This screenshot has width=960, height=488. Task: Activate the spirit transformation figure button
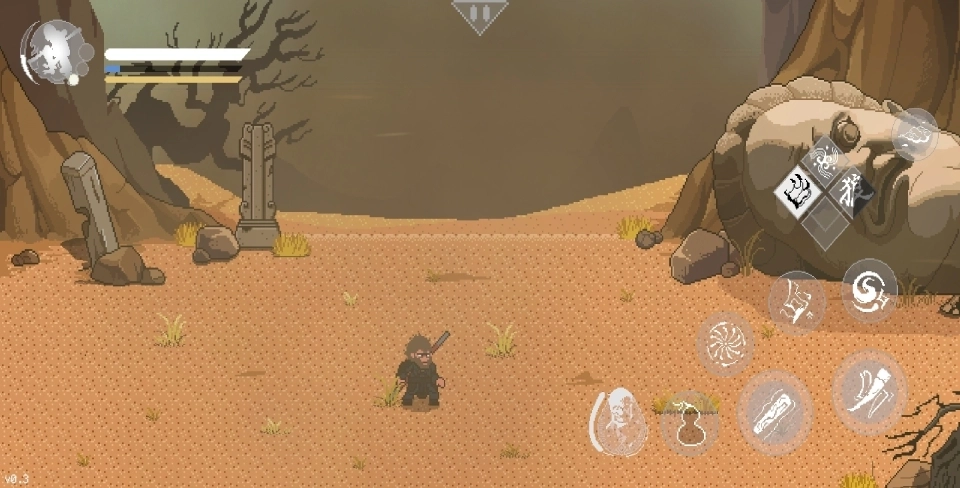(619, 421)
